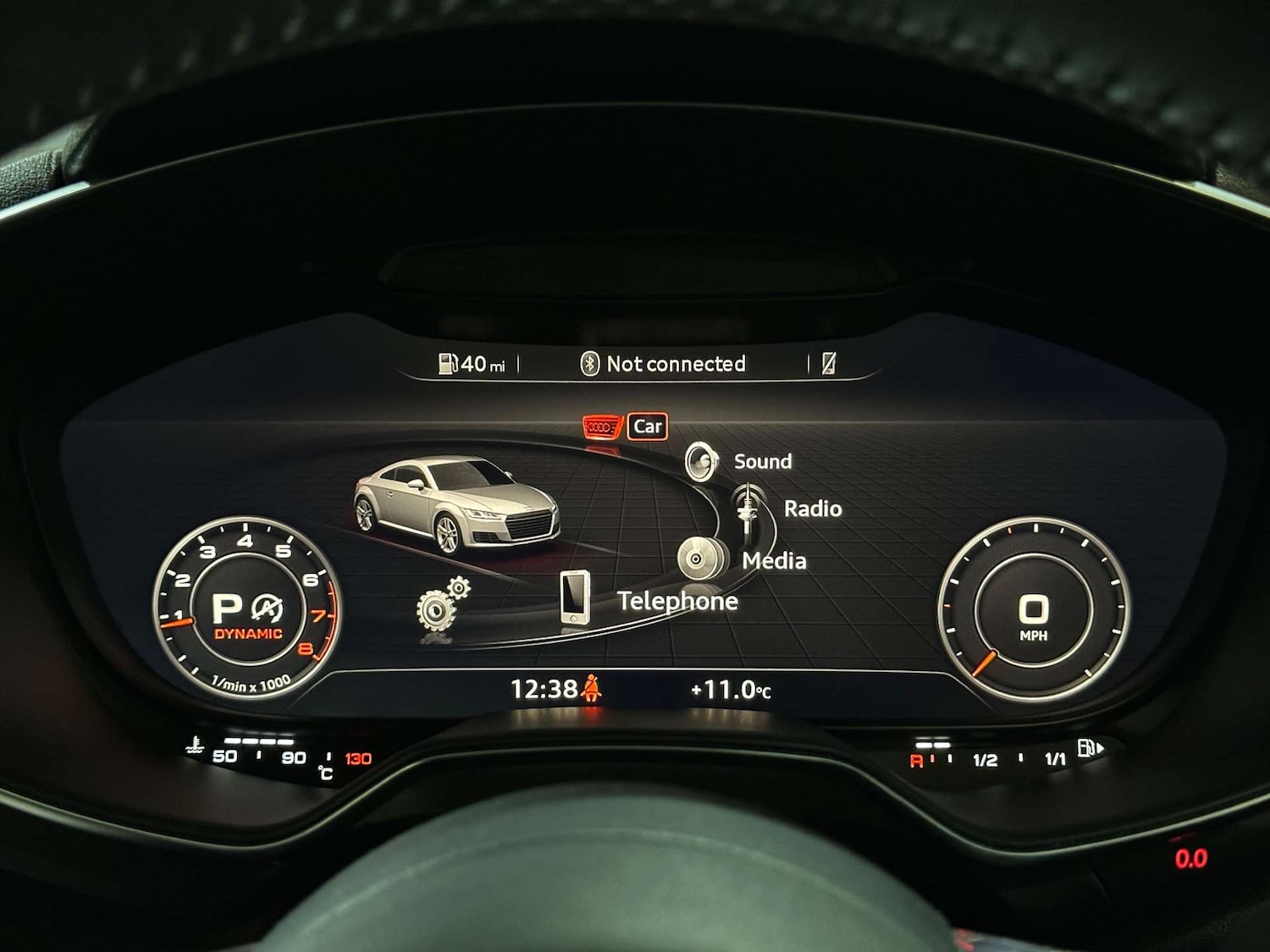Open the Telephone label text

click(678, 602)
